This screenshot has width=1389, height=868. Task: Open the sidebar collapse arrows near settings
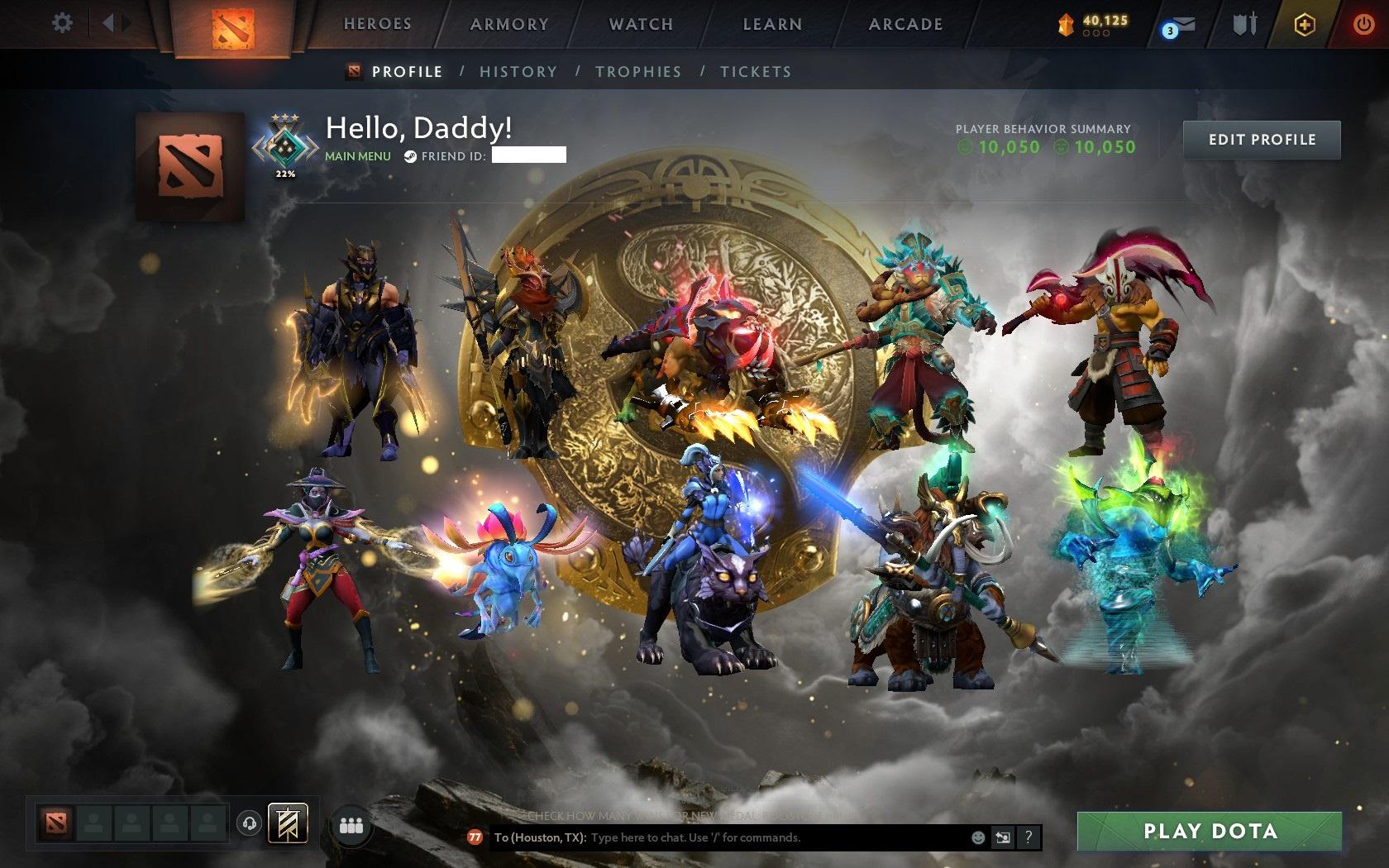tap(116, 23)
